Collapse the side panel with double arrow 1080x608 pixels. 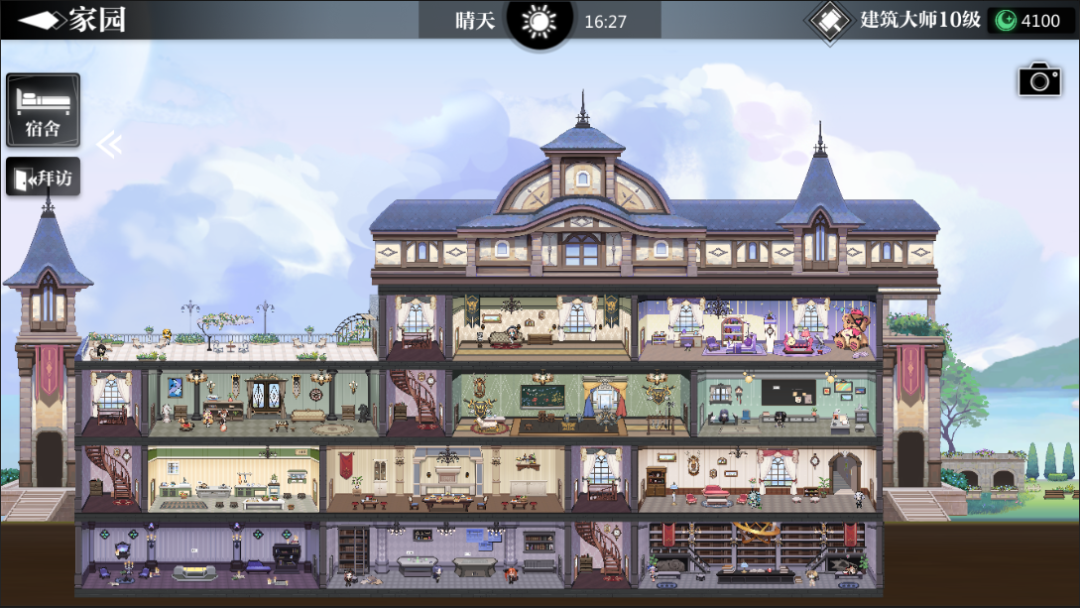pos(109,146)
